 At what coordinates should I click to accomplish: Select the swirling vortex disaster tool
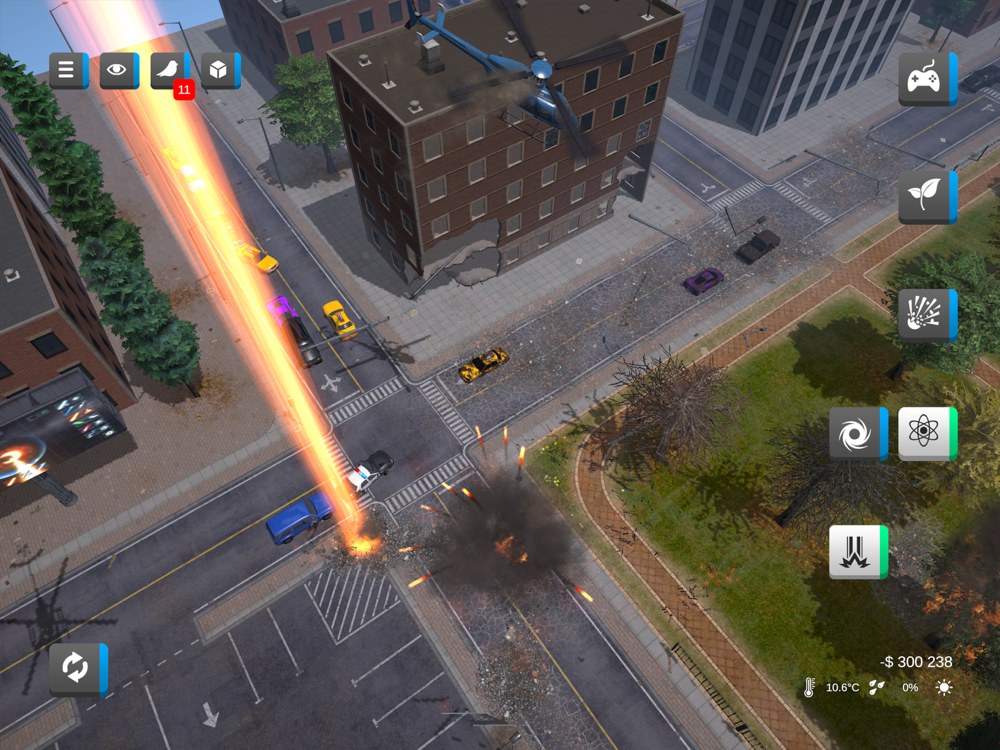(857, 434)
